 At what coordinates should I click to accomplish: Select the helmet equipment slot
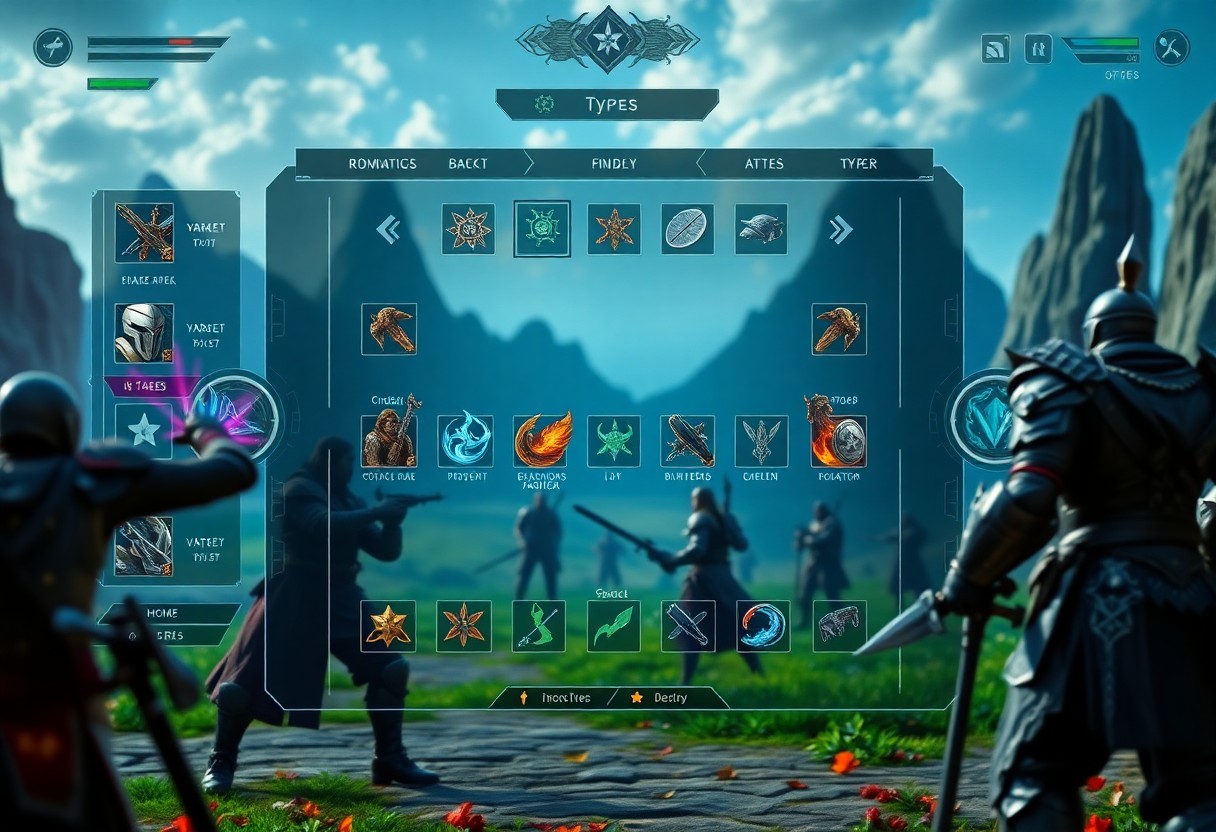point(144,333)
